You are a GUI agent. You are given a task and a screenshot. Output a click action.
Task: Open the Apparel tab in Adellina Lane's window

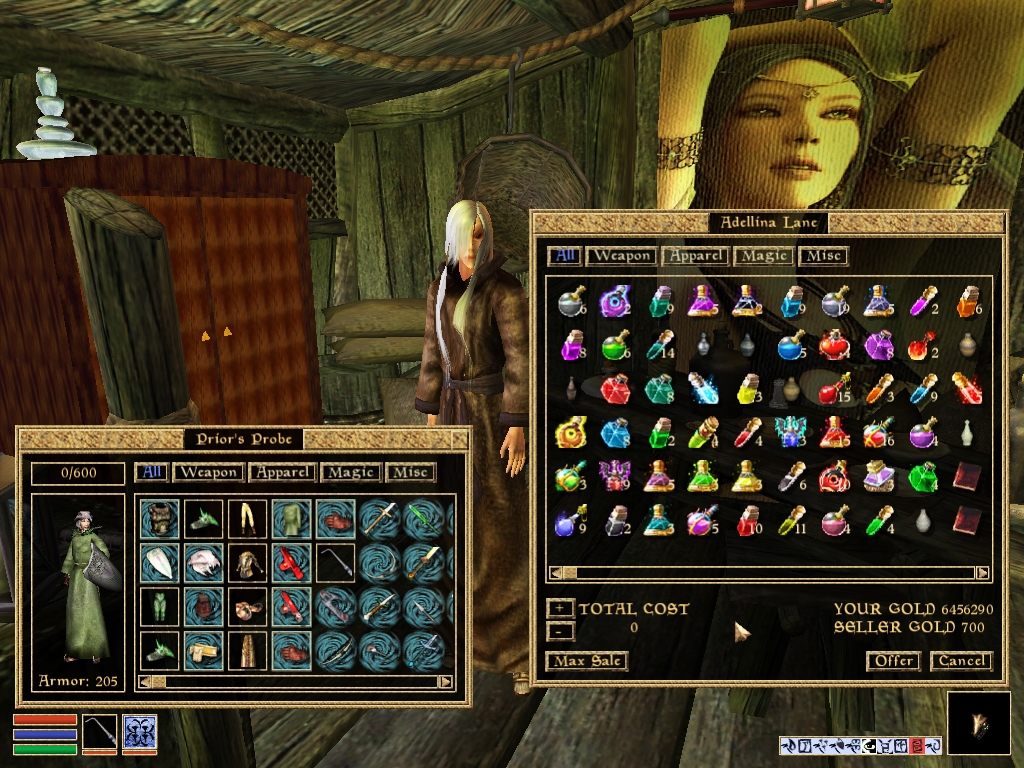tap(695, 256)
